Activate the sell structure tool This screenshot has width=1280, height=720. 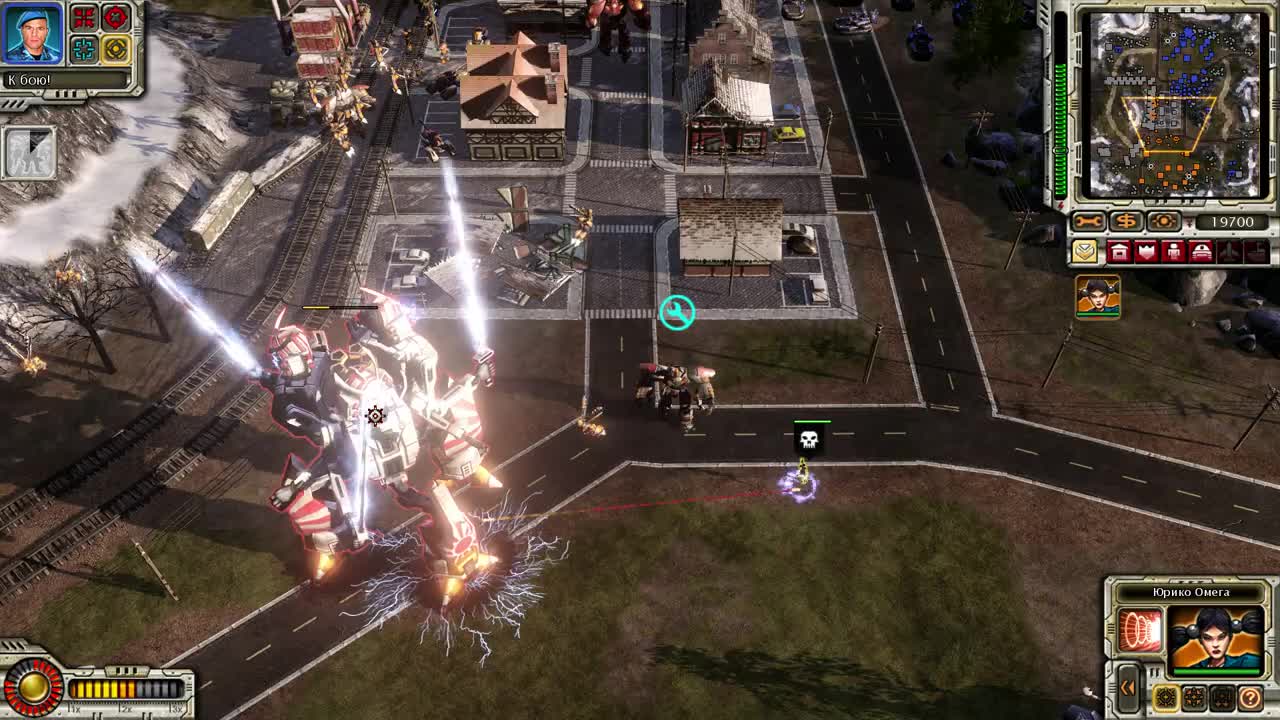[1126, 221]
